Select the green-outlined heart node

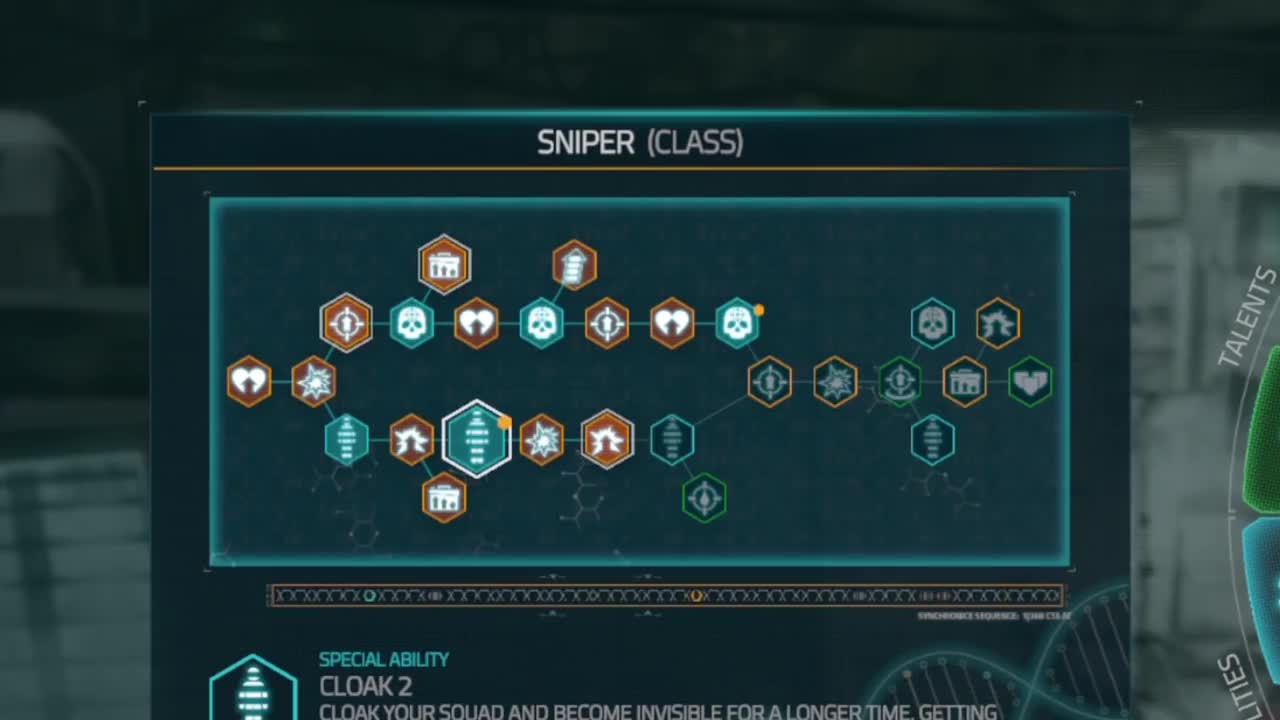click(1029, 381)
